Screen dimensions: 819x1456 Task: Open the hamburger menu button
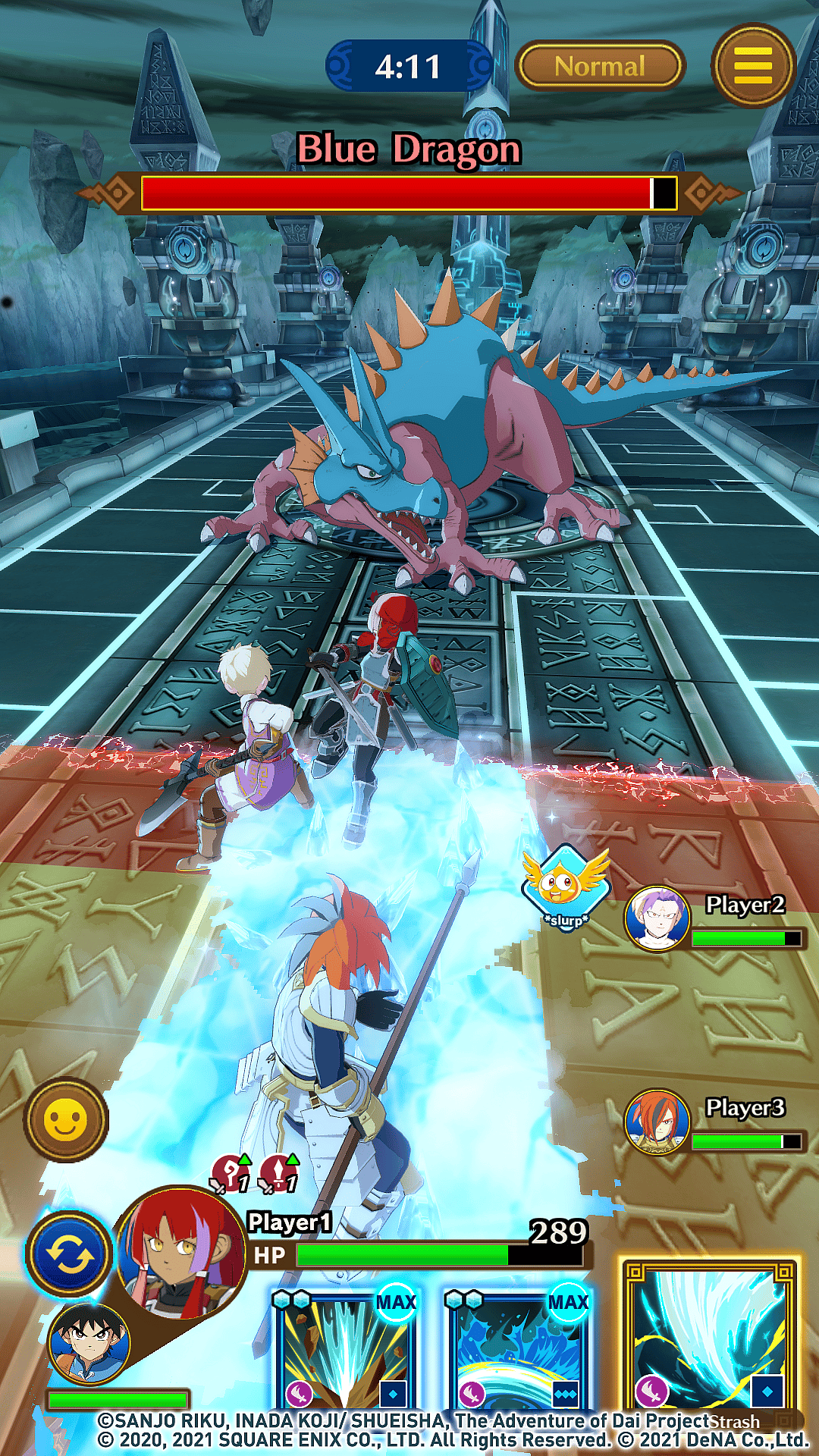(x=753, y=66)
